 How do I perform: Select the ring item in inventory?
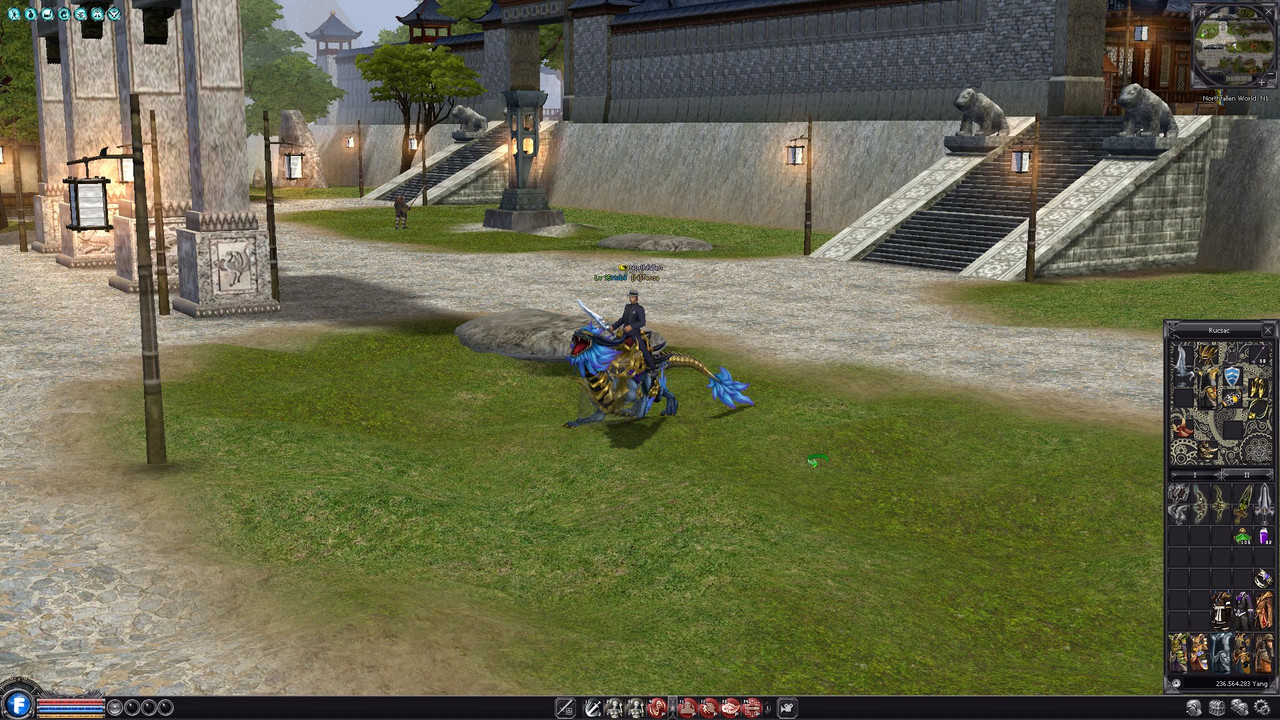1263,578
